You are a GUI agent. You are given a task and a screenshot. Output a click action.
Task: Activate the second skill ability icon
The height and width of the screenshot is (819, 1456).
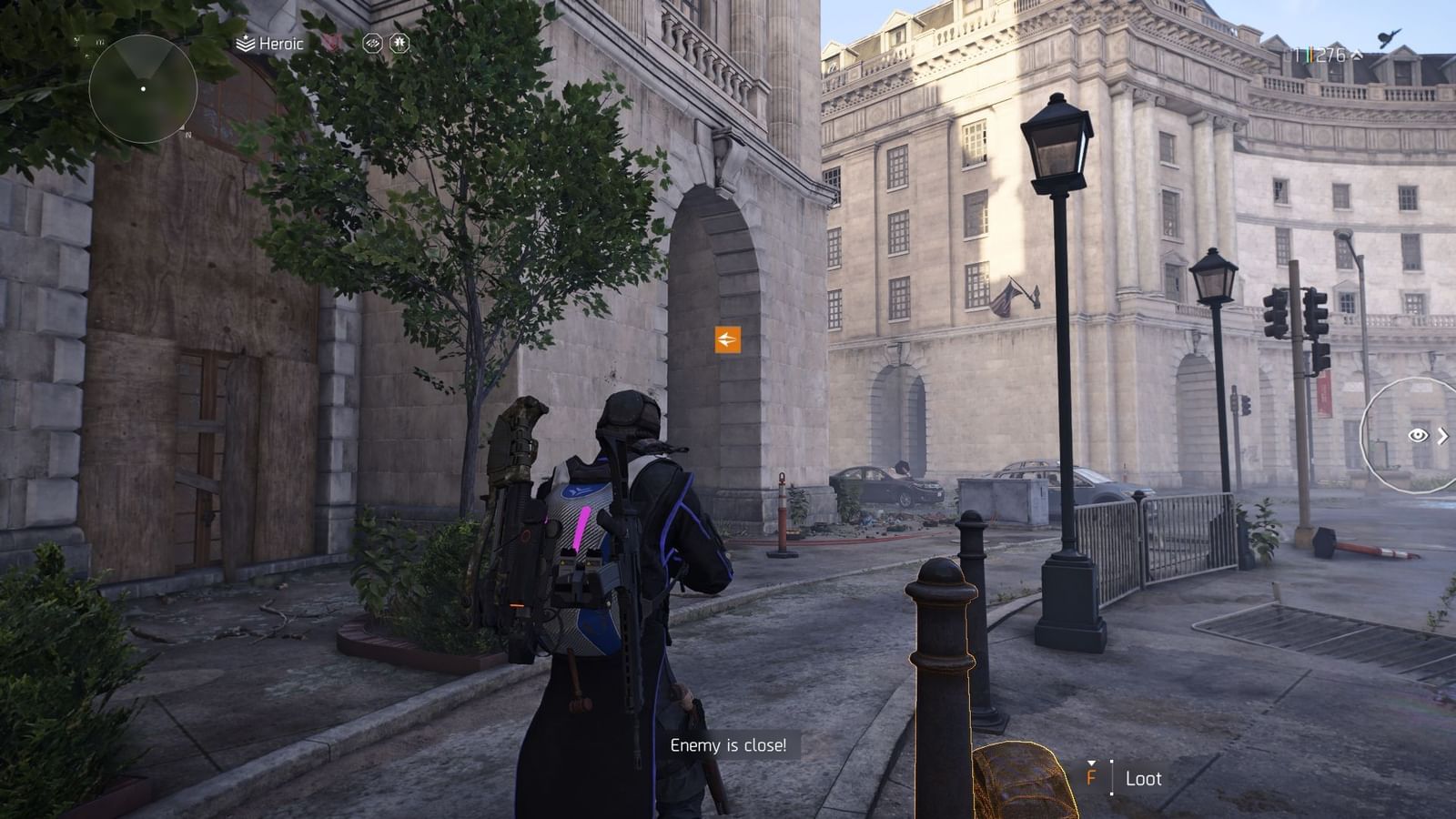point(399,43)
